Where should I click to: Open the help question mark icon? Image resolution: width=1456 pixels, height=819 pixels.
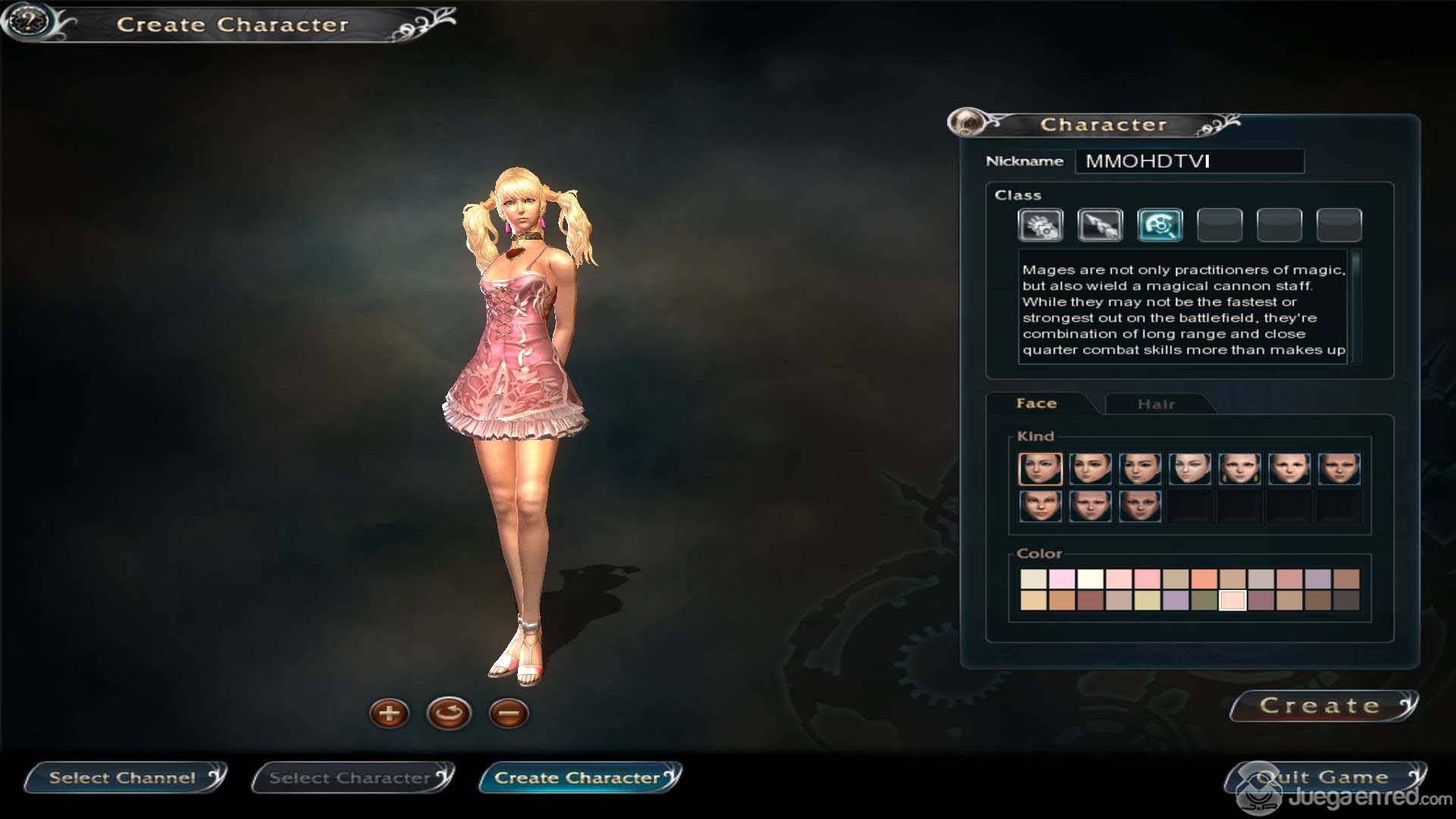(x=28, y=21)
